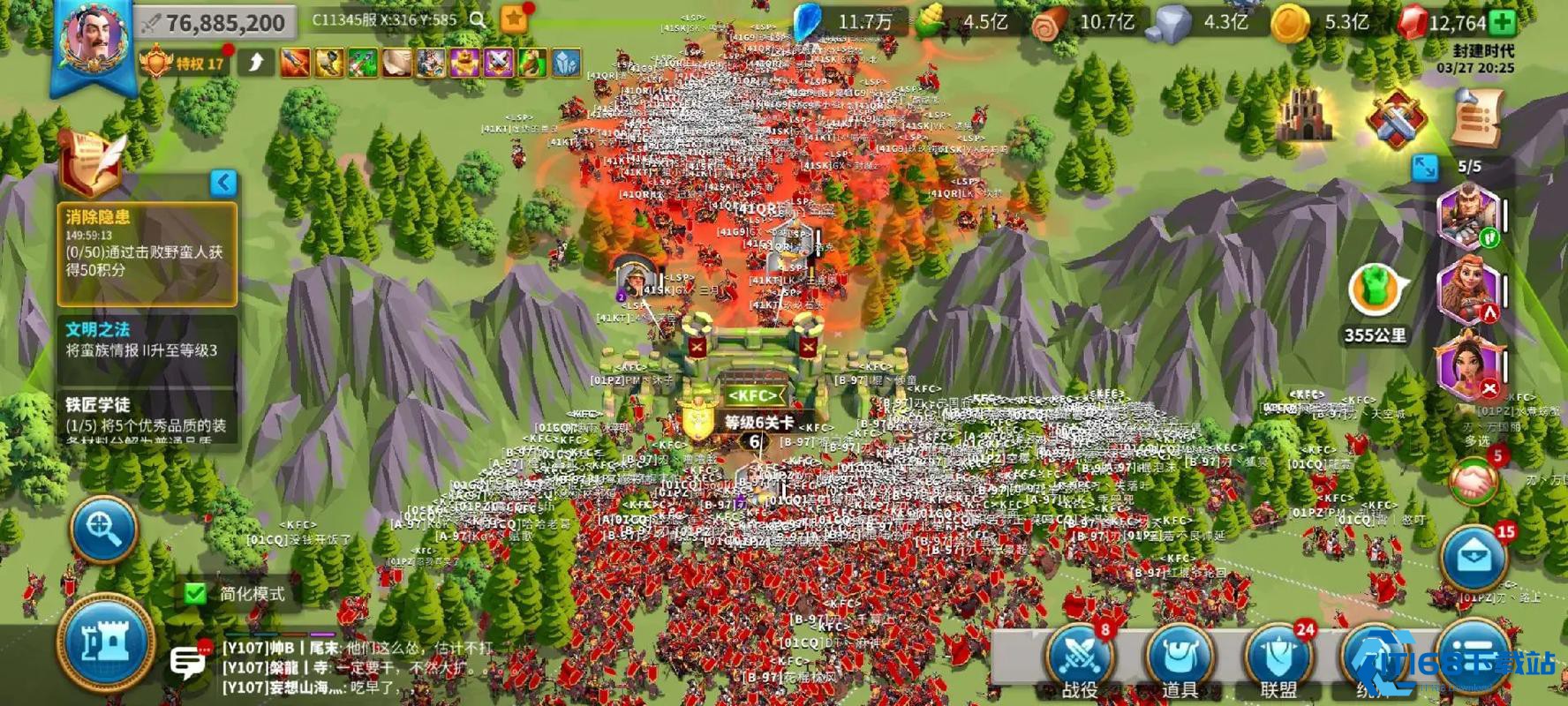Return to city with the castle button
The width and height of the screenshot is (1568, 706).
(105, 643)
